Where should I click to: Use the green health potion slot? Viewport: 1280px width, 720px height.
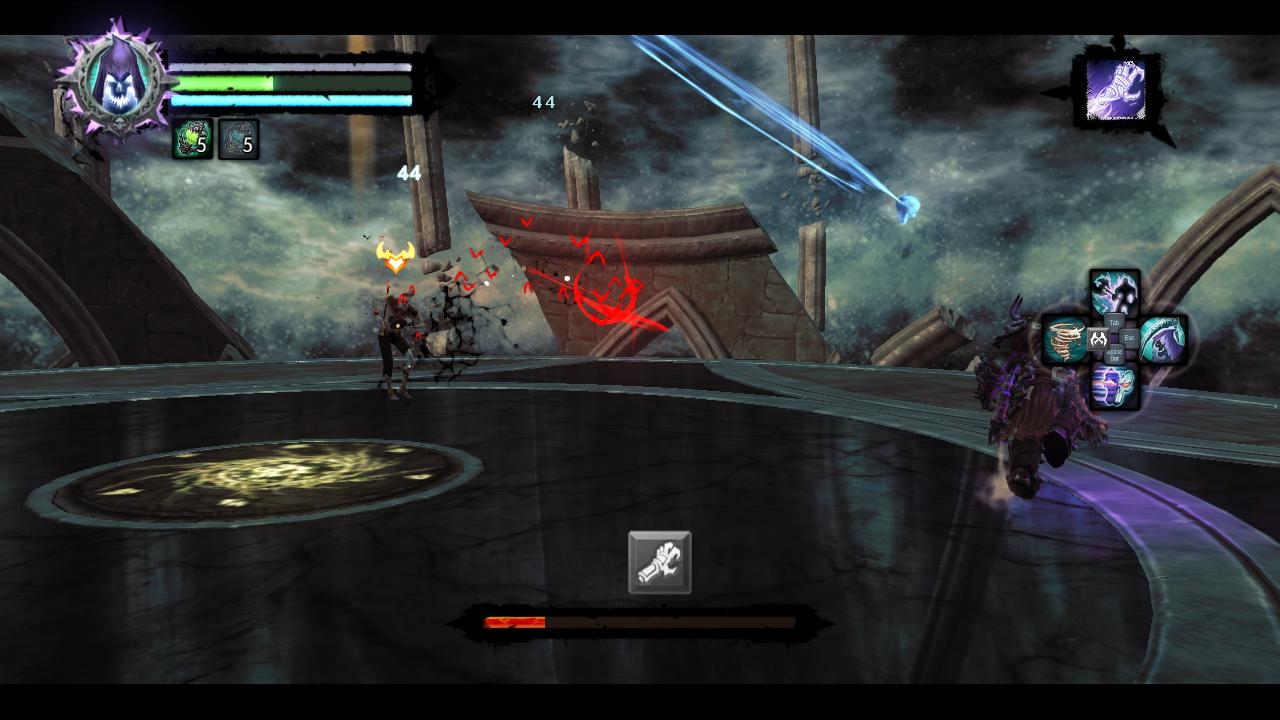point(192,140)
